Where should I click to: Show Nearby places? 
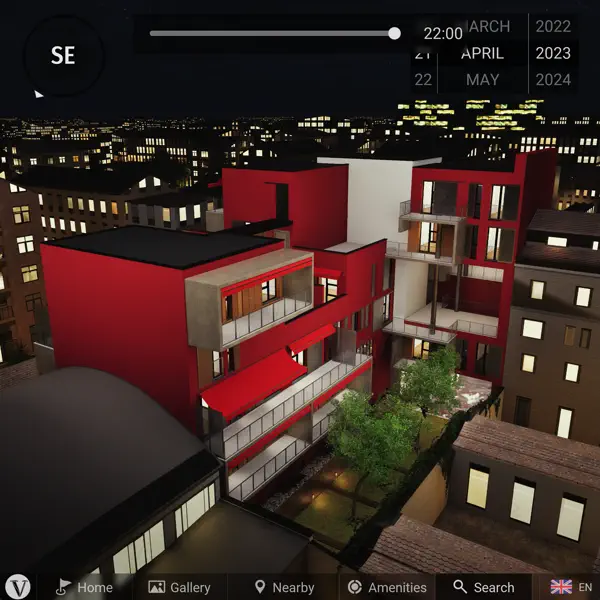coord(283,587)
